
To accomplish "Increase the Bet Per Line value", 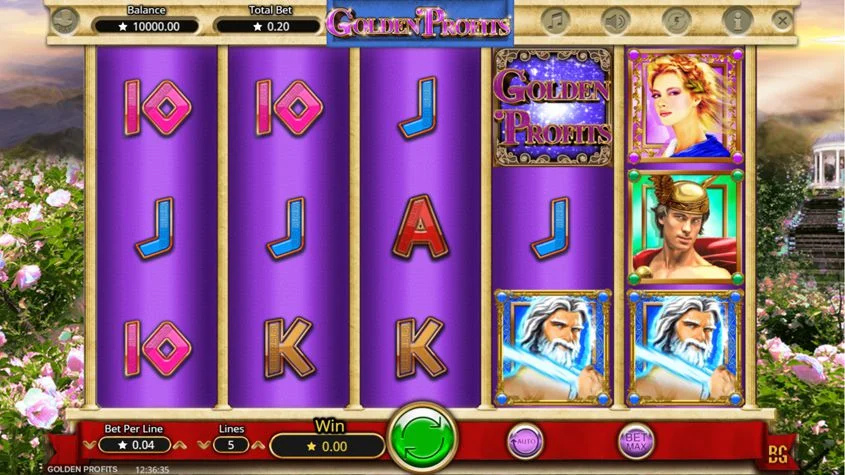I will [x=181, y=444].
